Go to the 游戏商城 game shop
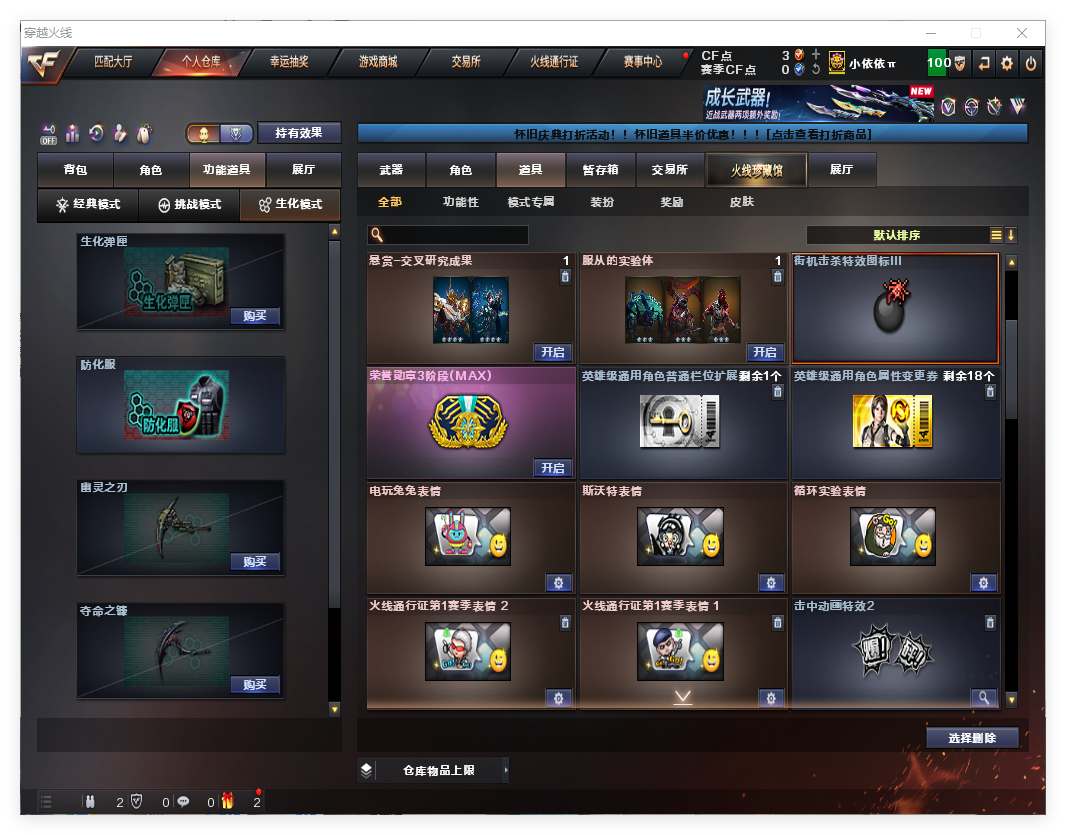The image size is (1066, 835). [x=378, y=62]
